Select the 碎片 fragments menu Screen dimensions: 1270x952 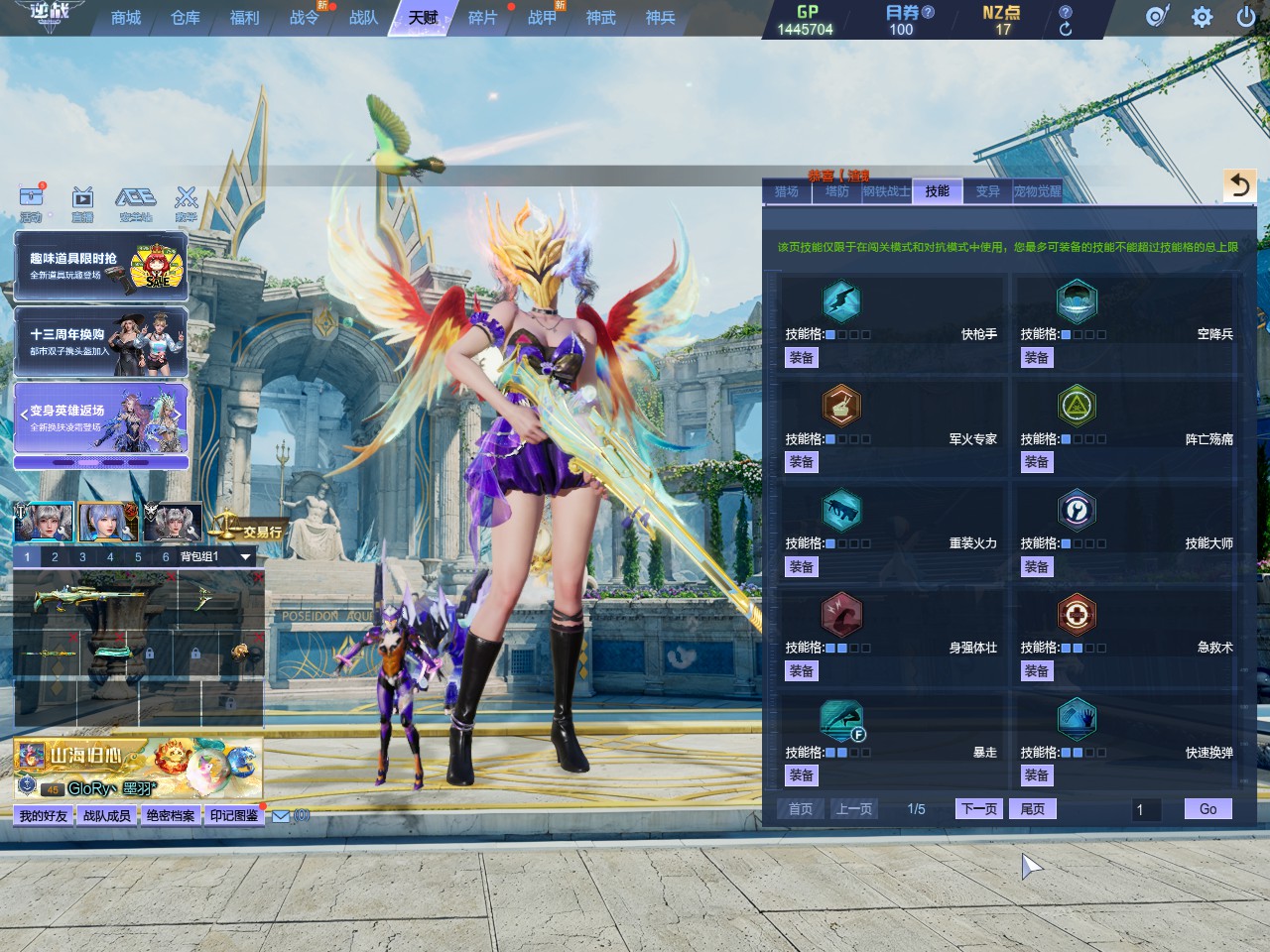pyautogui.click(x=482, y=18)
